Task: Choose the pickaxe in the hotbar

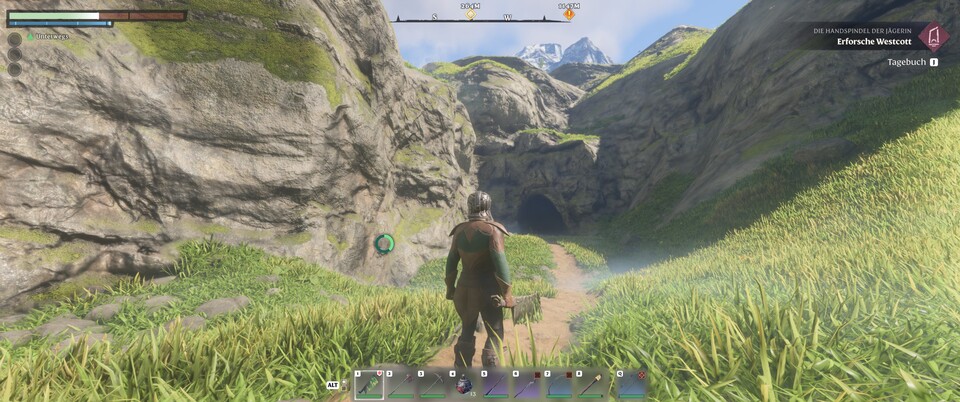Action: [x=433, y=385]
